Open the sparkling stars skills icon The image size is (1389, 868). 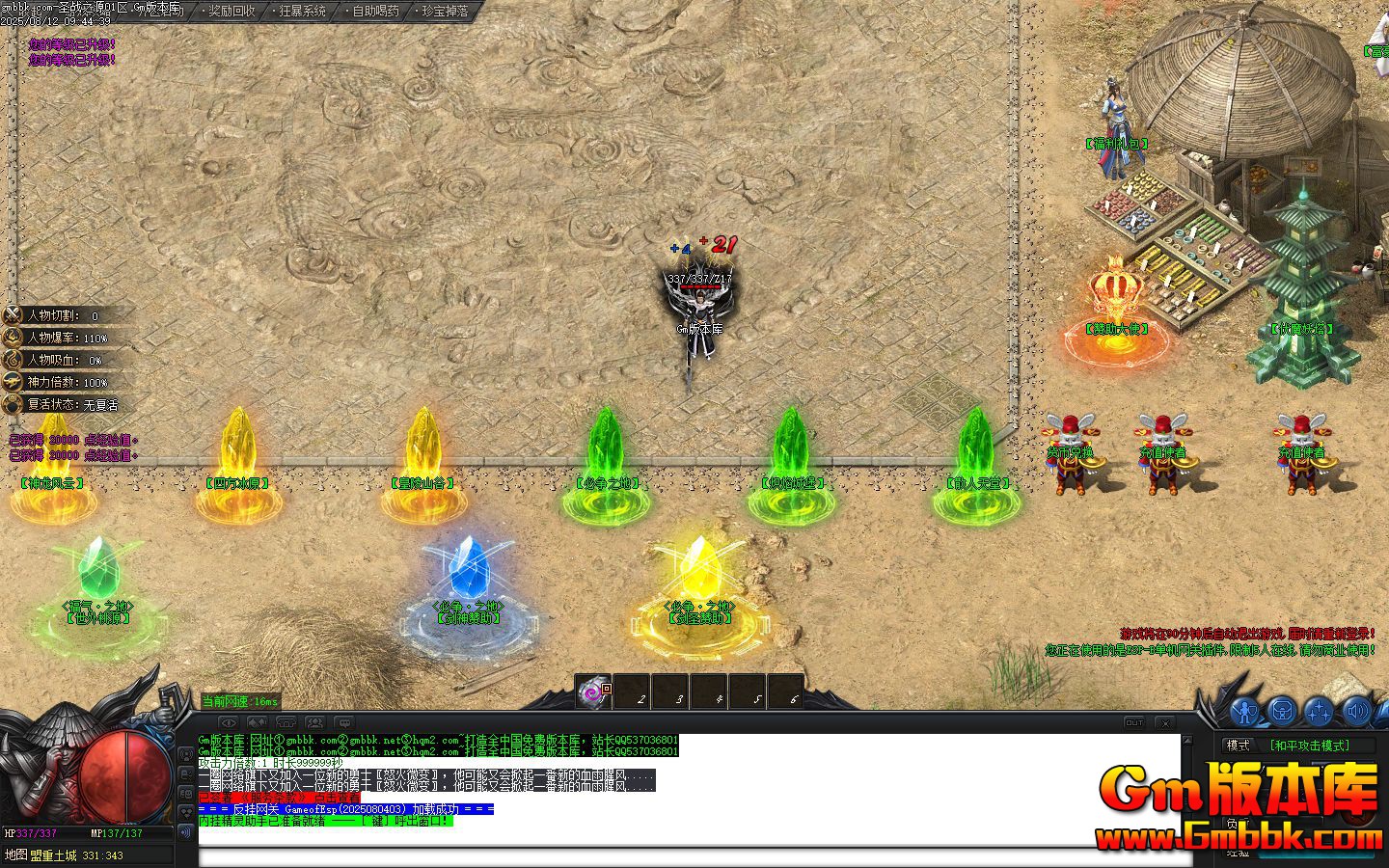1319,712
